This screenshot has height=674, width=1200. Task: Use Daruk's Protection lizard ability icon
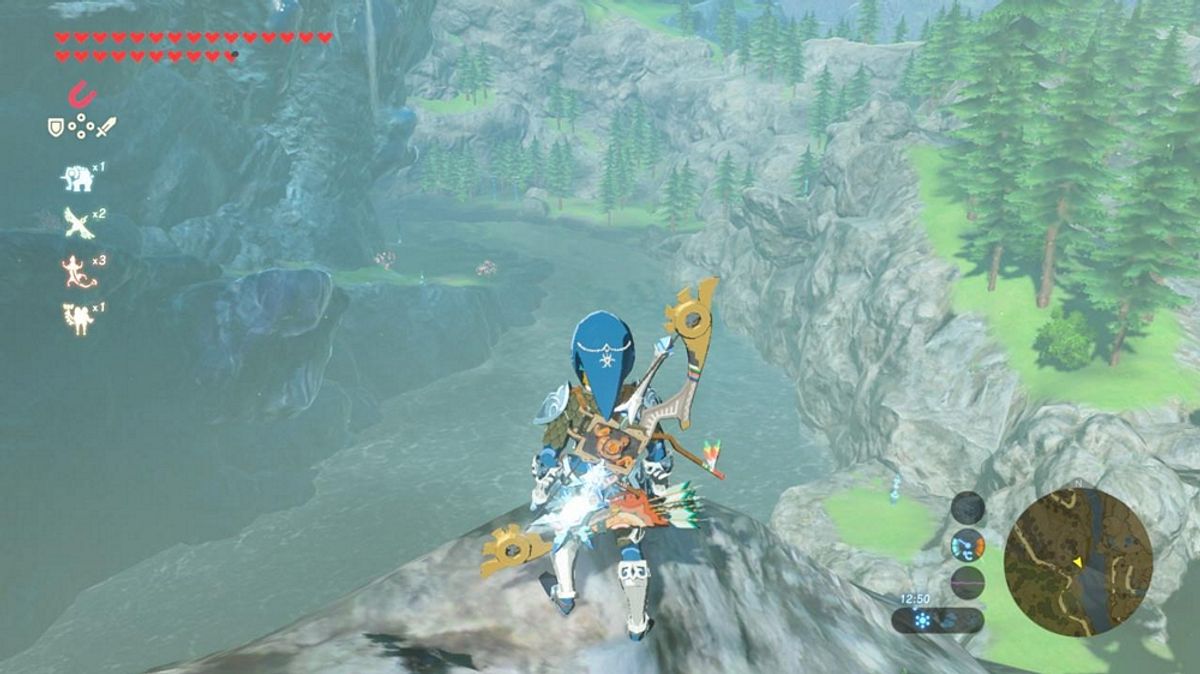76,270
